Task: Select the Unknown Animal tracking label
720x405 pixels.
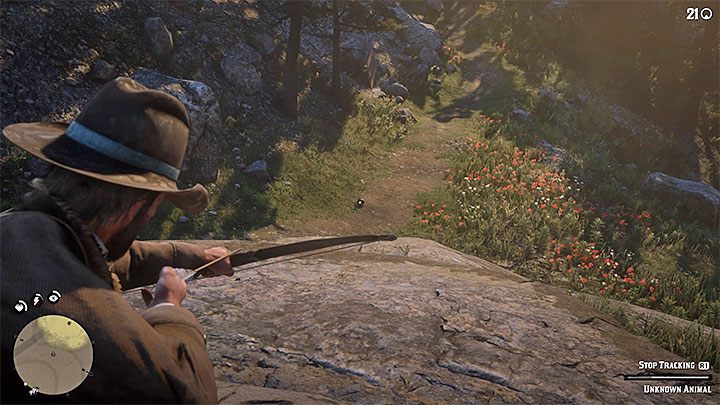Action: point(676,388)
